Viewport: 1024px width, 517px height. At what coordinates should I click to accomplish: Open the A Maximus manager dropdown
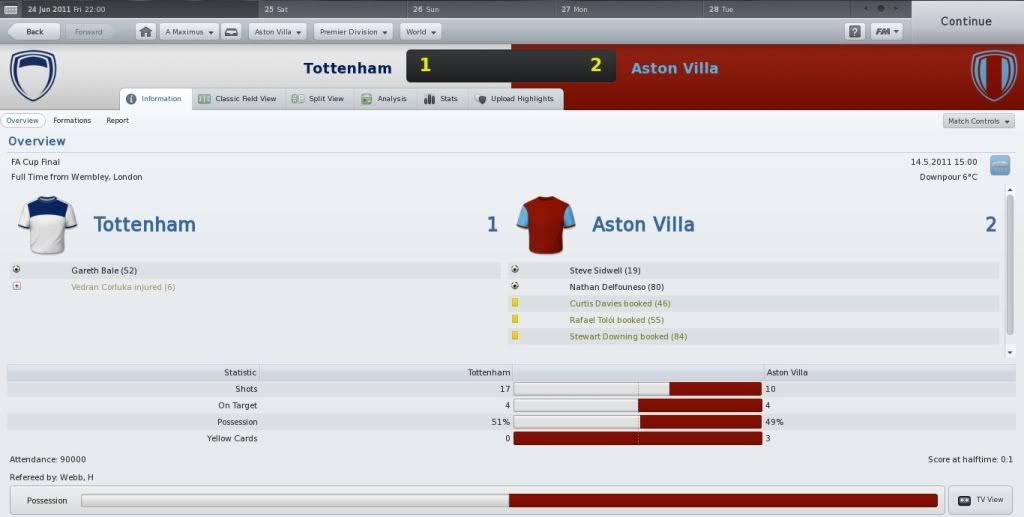[x=189, y=31]
